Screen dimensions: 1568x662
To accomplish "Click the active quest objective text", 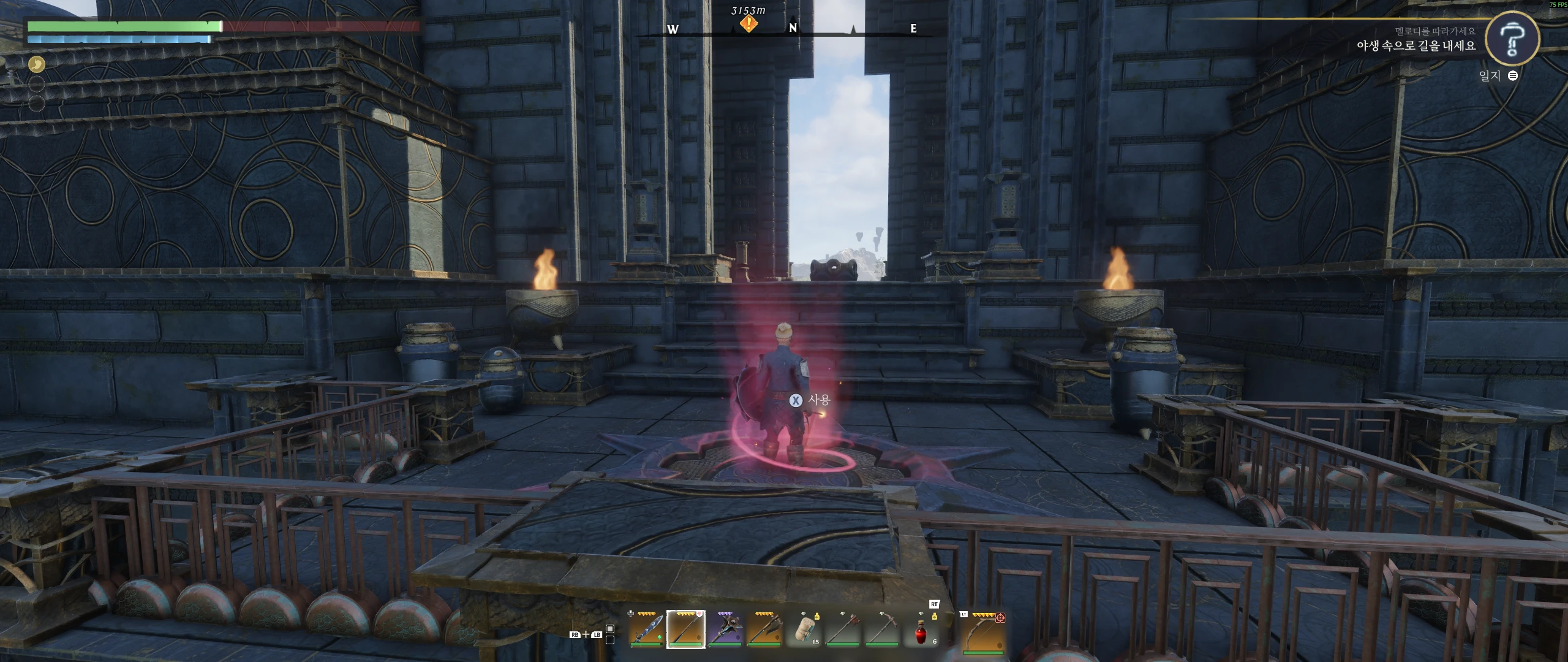I will 1415,45.
